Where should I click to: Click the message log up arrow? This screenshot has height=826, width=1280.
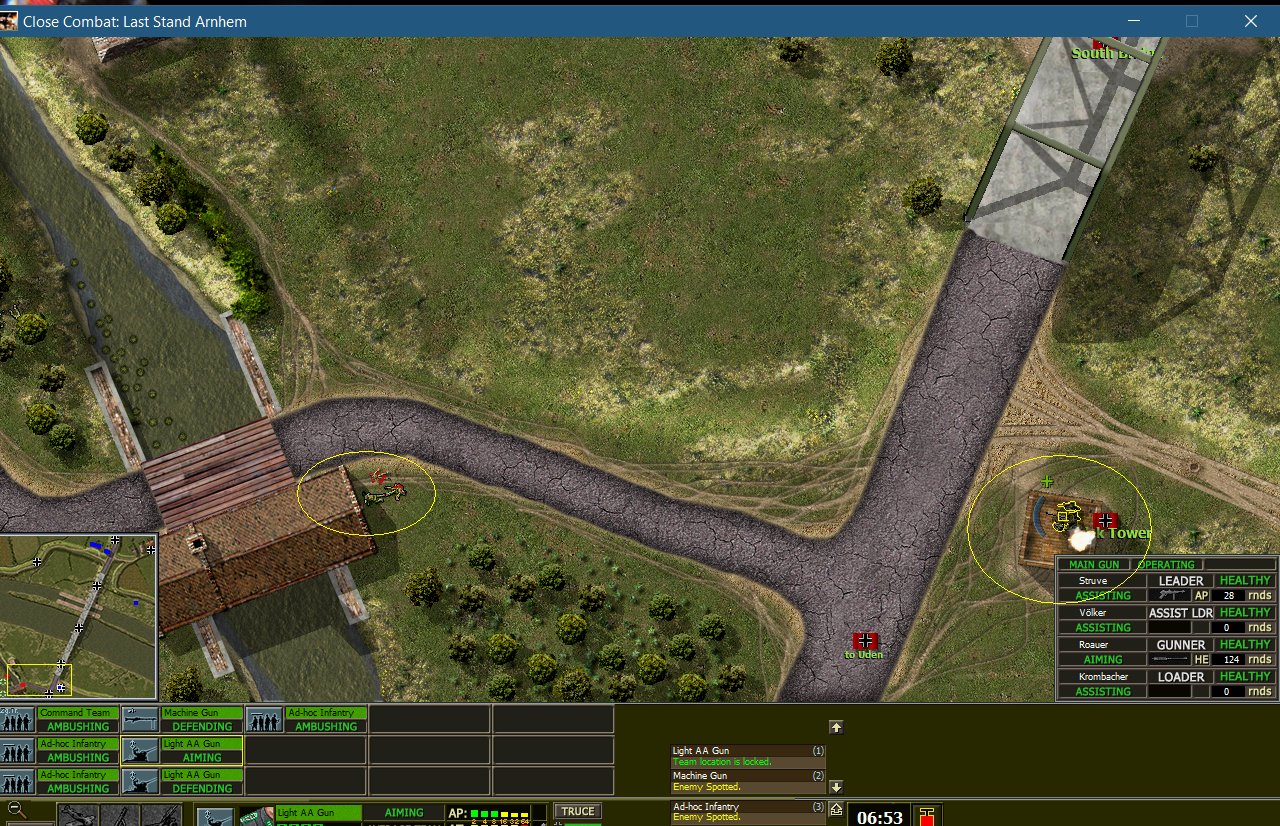pos(837,727)
